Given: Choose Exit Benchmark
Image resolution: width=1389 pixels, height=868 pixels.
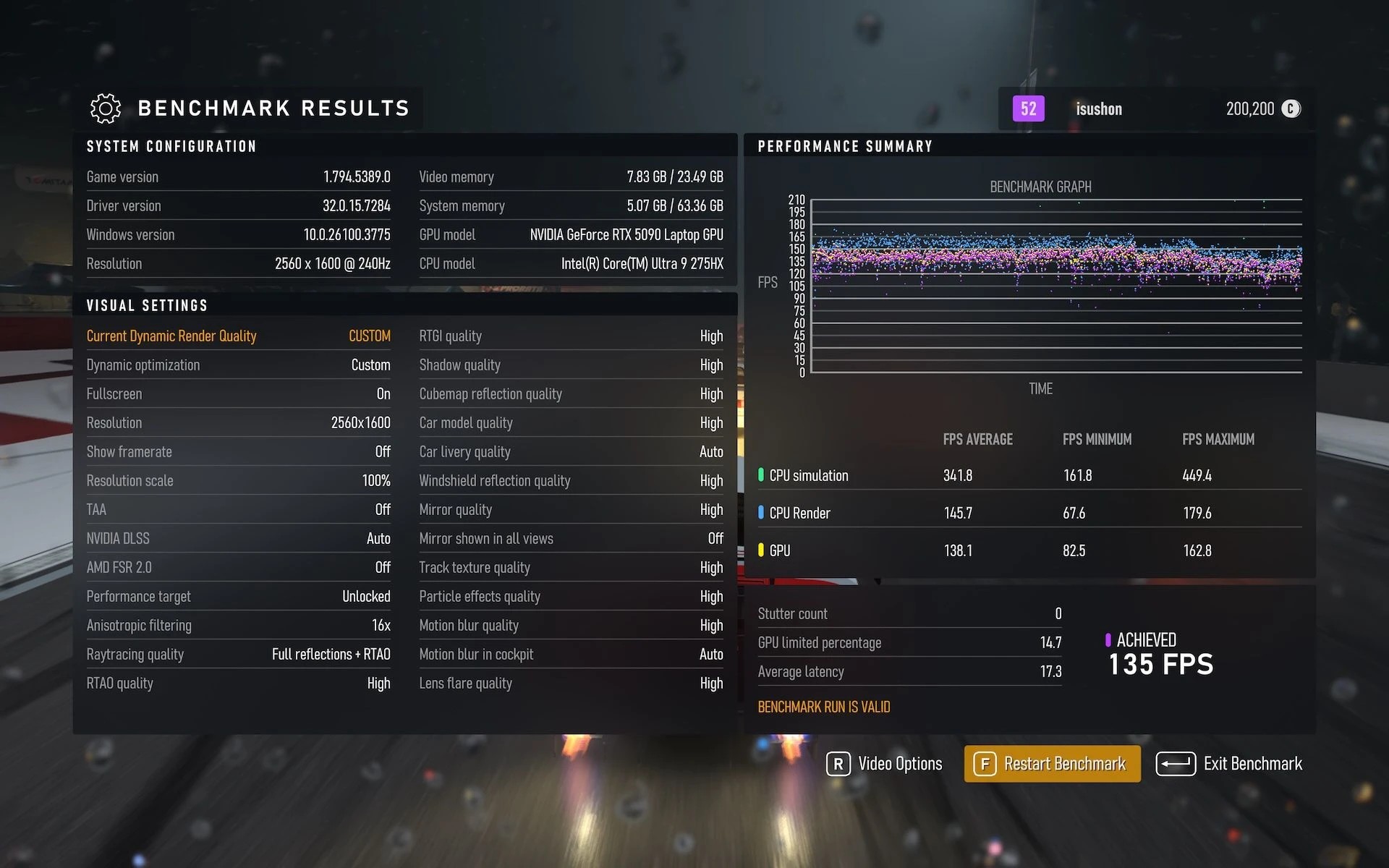Looking at the screenshot, I should tap(1229, 764).
